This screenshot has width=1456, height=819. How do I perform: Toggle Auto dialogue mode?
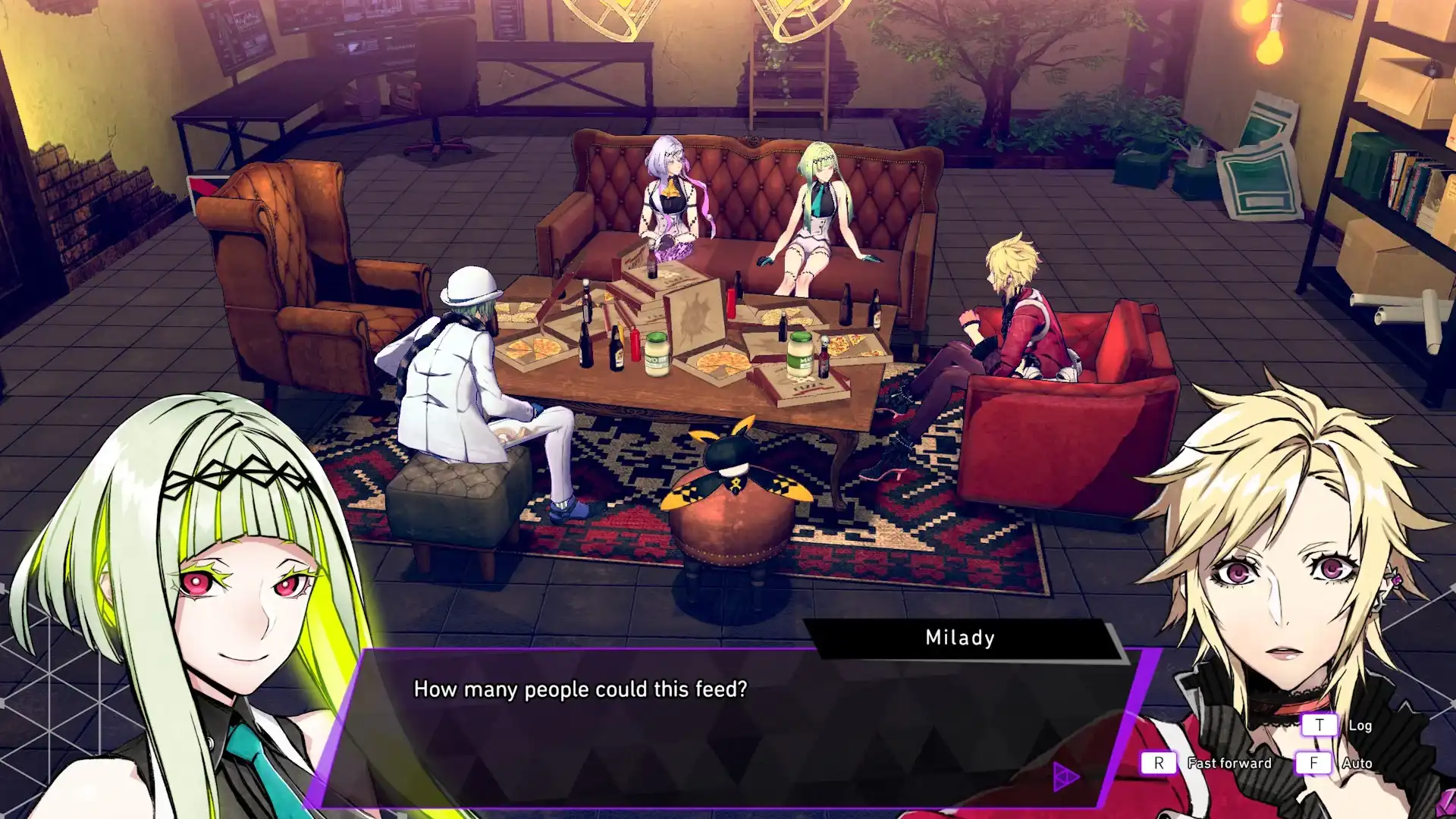1313,763
